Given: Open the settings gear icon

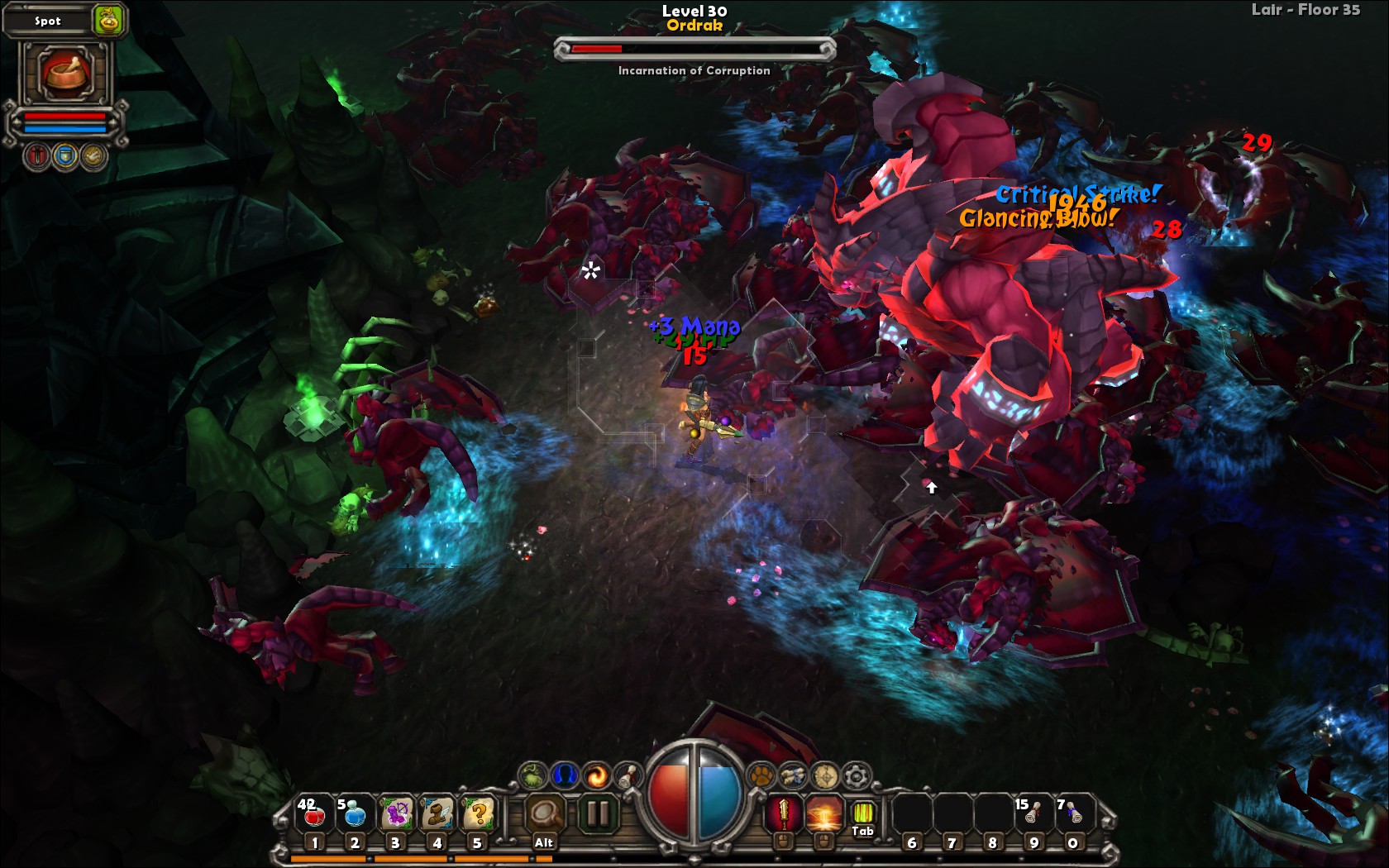Looking at the screenshot, I should click(x=854, y=775).
